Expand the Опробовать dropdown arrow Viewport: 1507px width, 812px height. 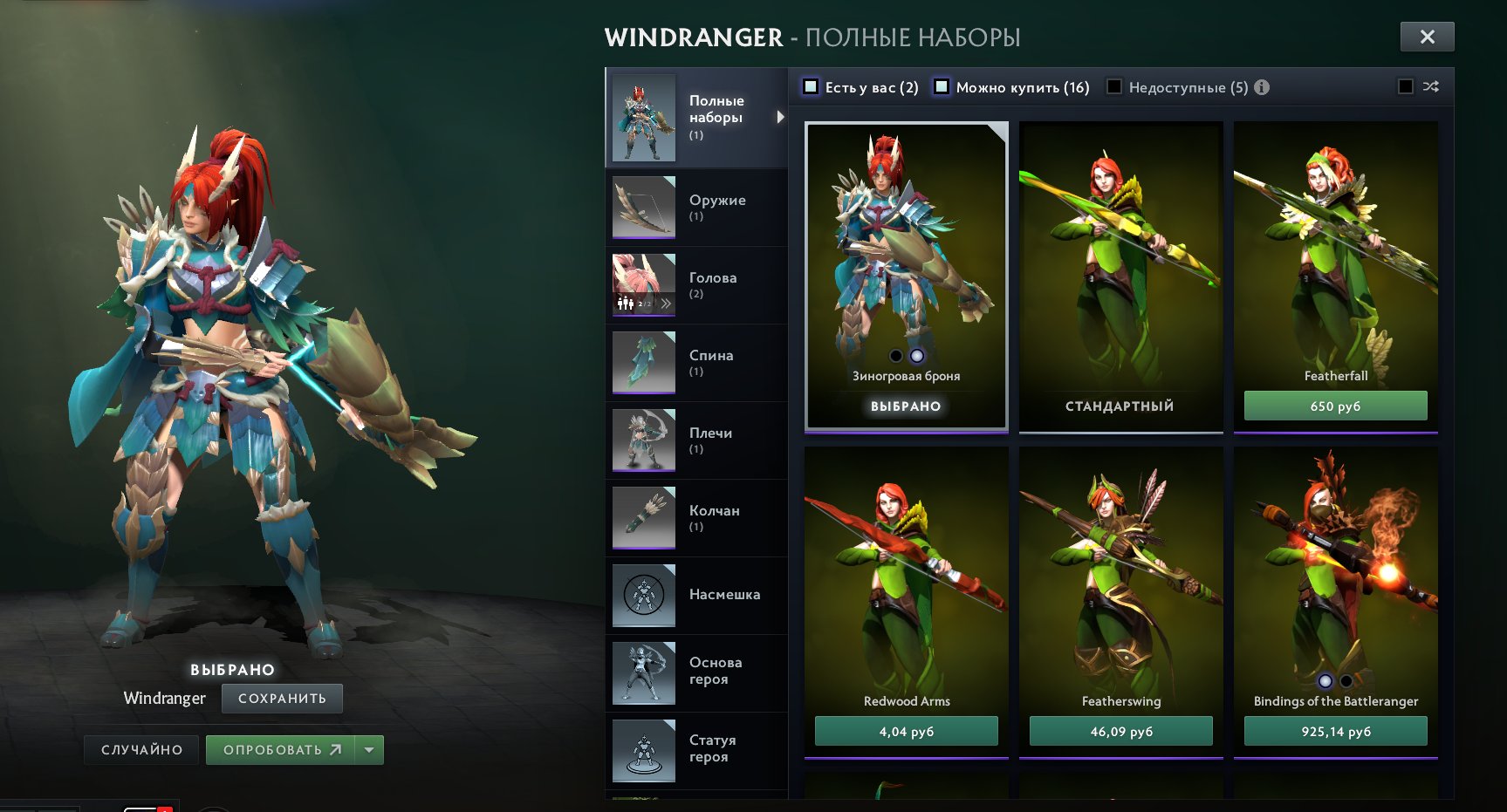pyautogui.click(x=367, y=749)
